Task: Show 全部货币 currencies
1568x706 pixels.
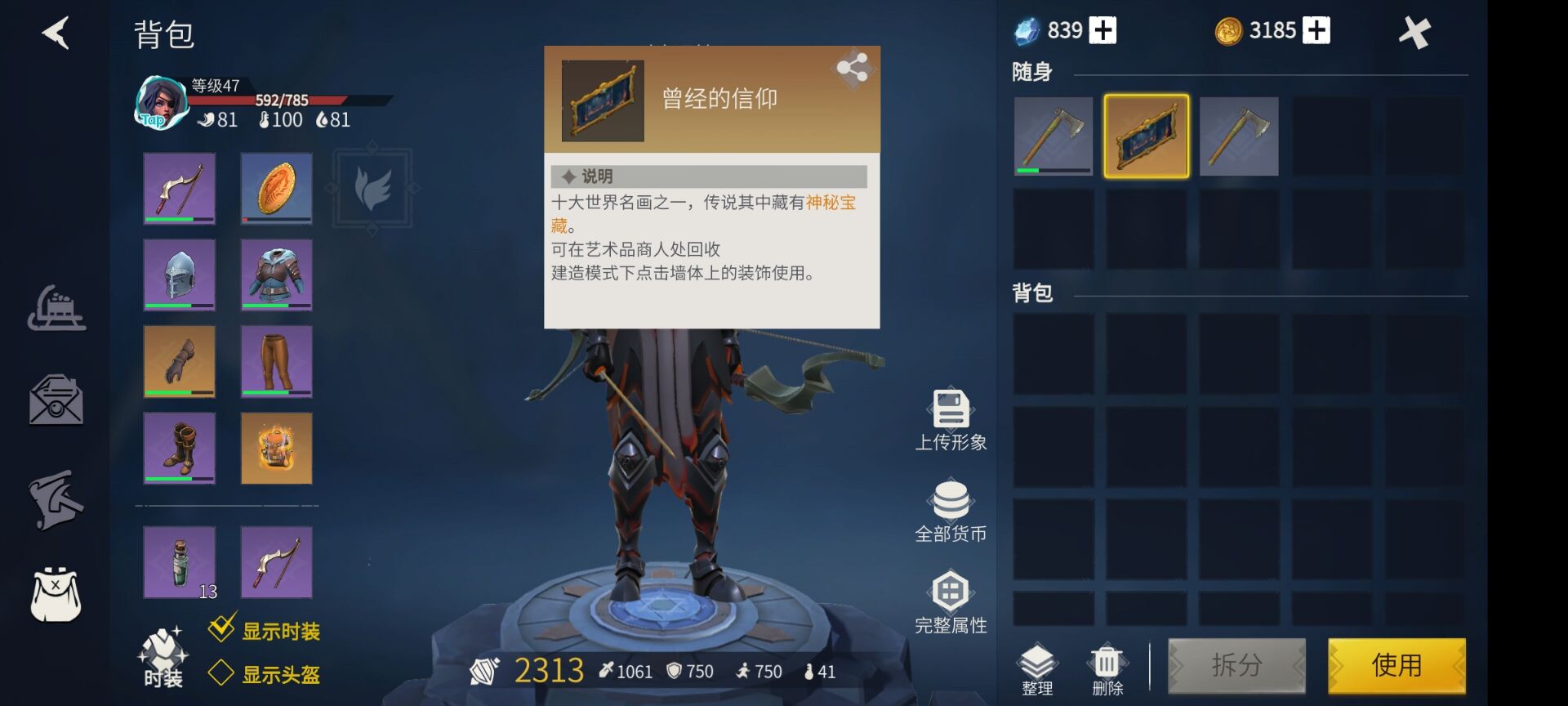Action: (x=951, y=512)
